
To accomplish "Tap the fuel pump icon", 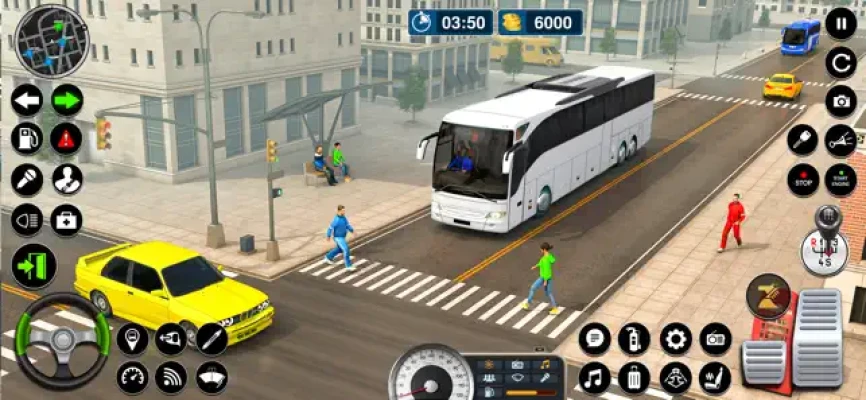I will [27, 138].
